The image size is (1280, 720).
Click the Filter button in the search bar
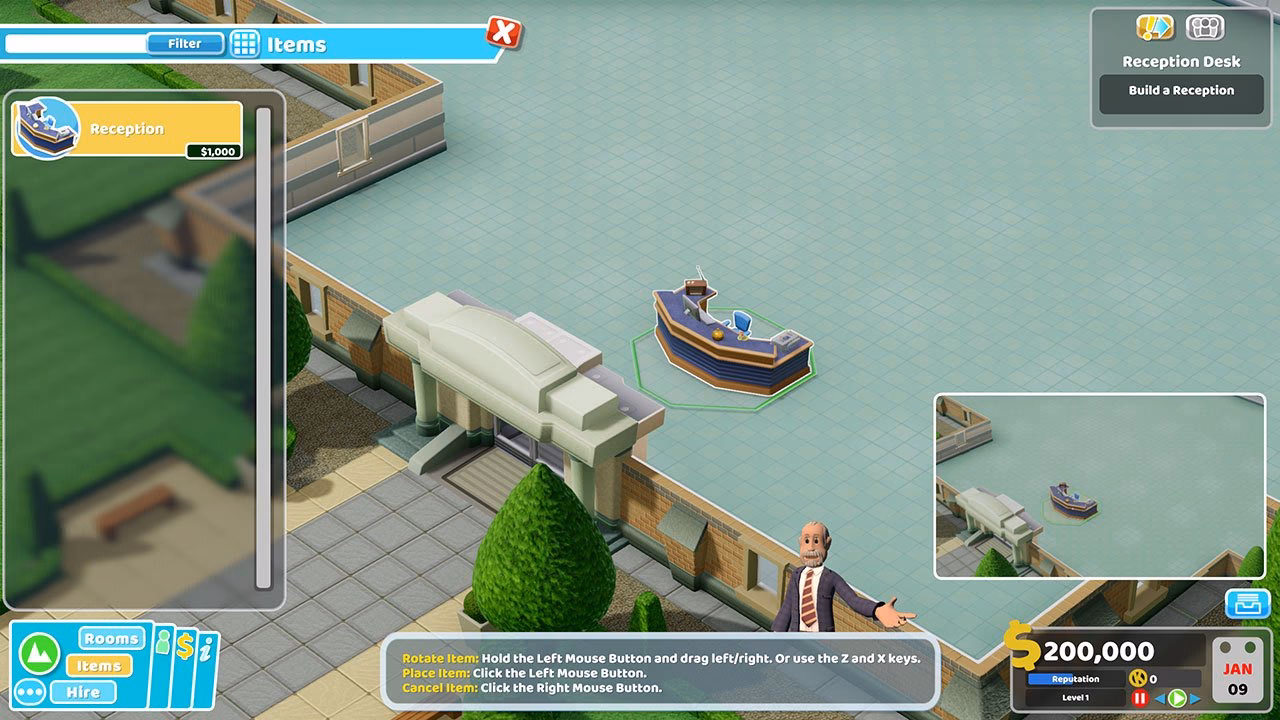(x=188, y=43)
